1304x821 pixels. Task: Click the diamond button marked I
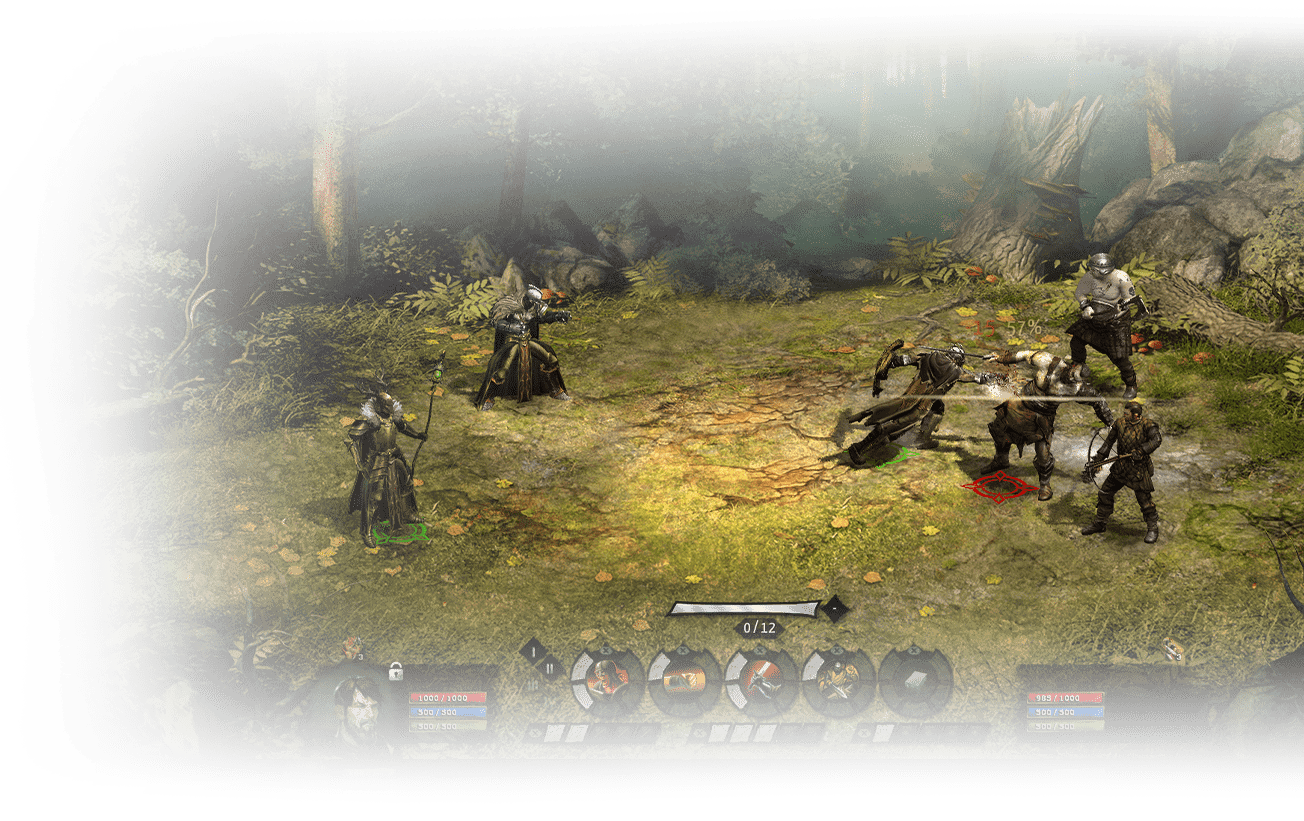click(x=534, y=652)
